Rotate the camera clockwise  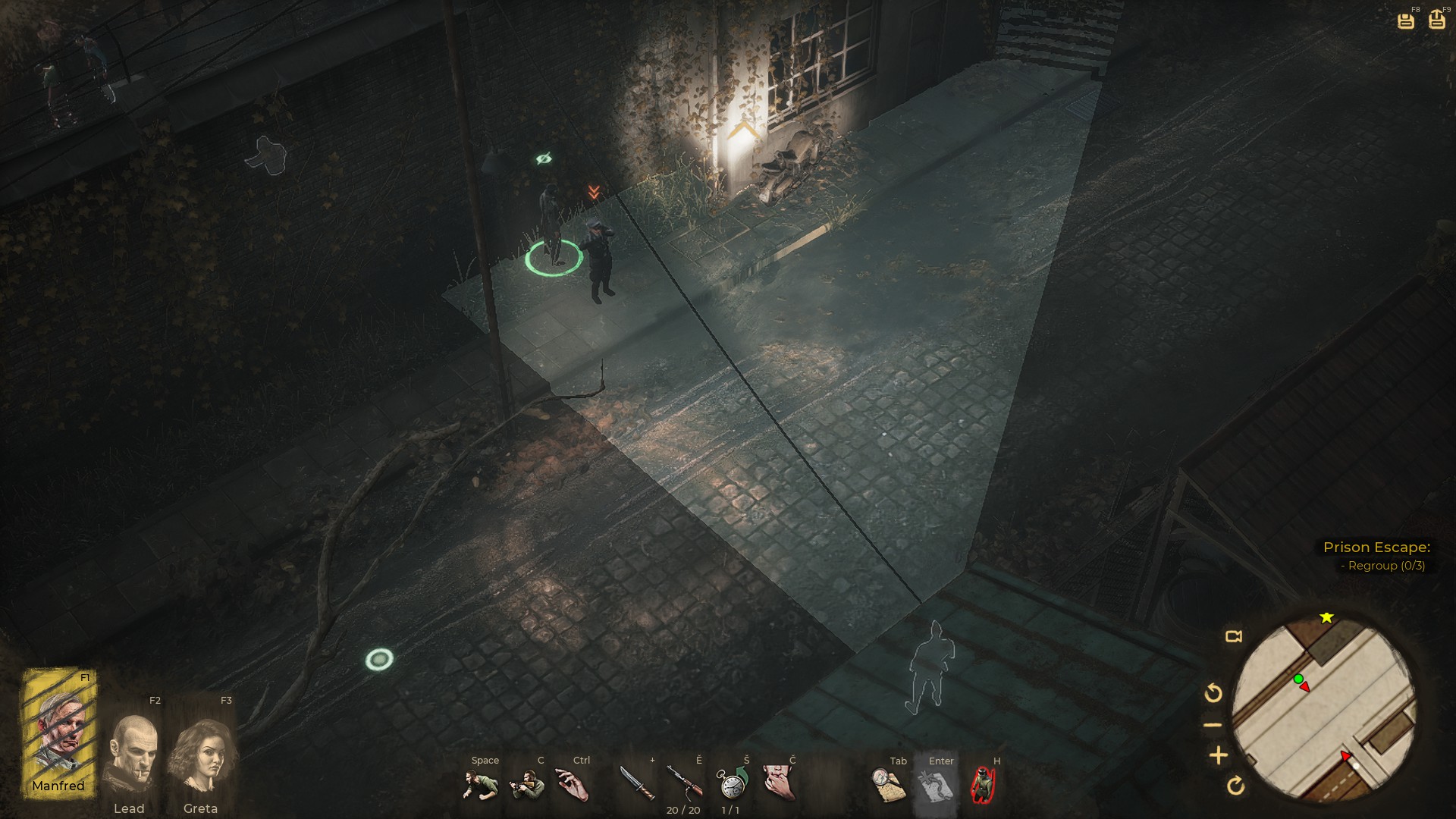(1235, 786)
